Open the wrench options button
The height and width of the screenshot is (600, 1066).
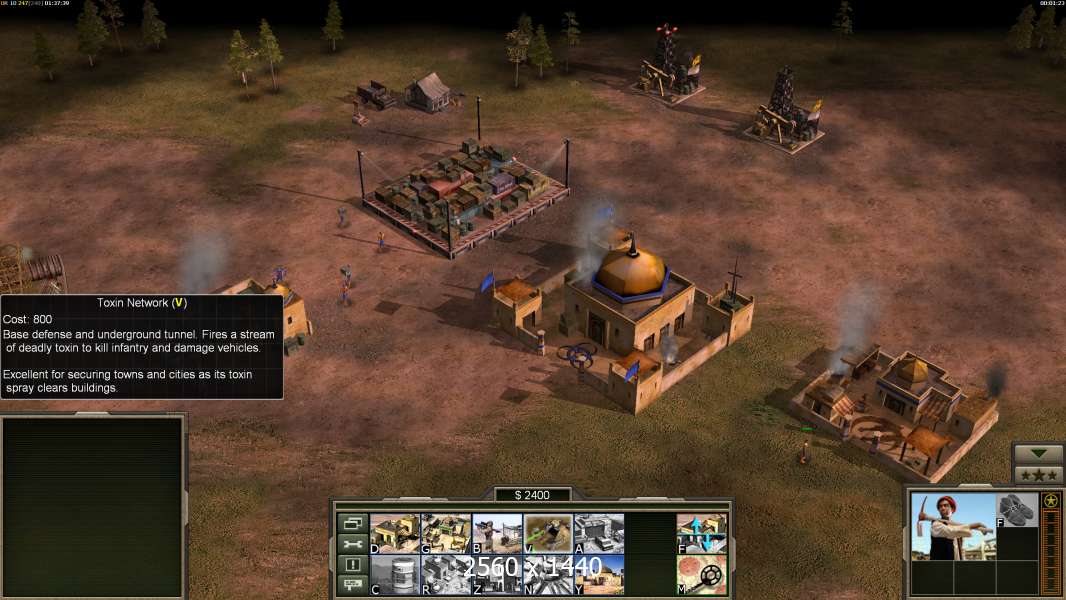(x=351, y=544)
